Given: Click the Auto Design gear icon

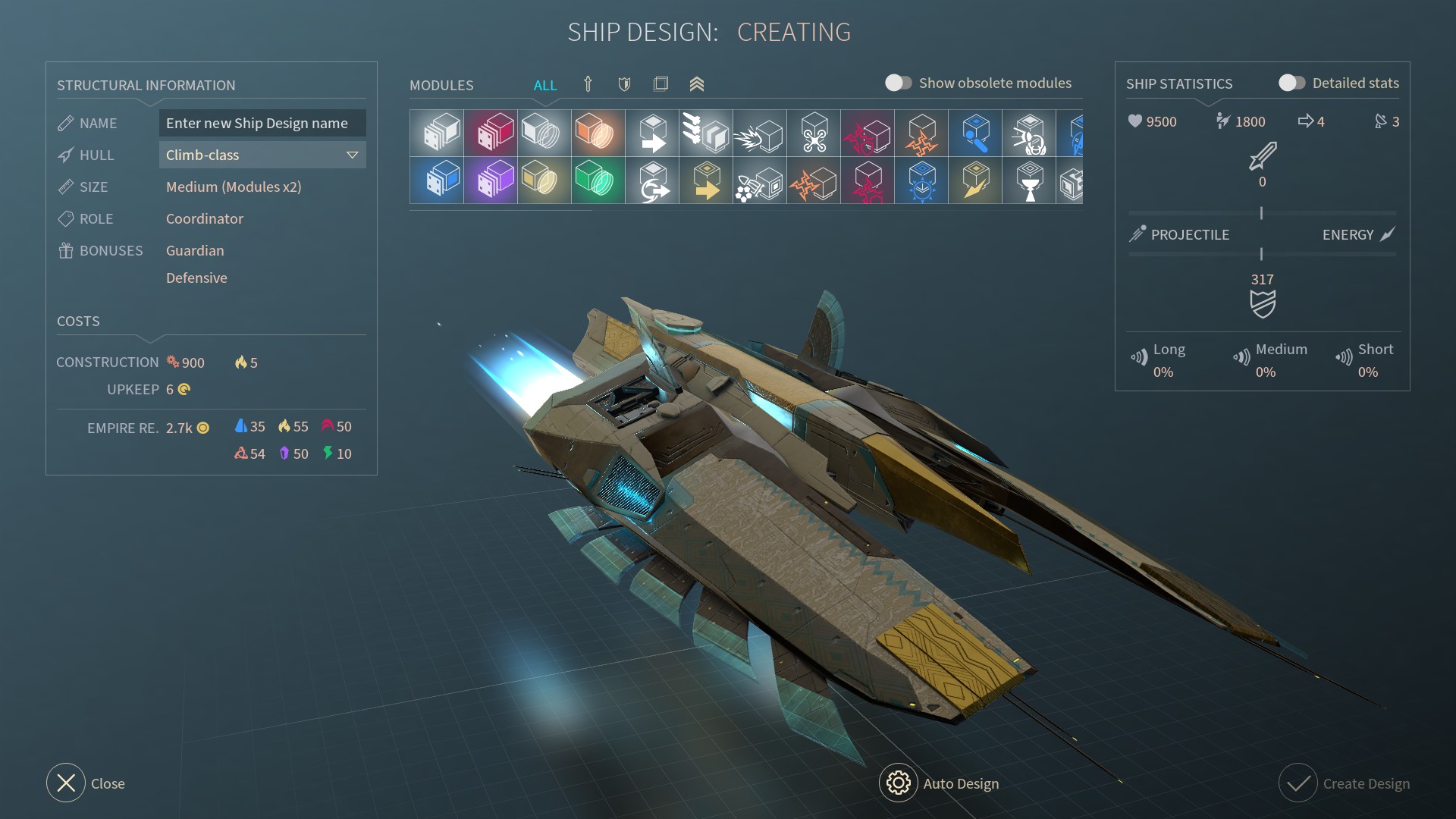Looking at the screenshot, I should (x=898, y=783).
